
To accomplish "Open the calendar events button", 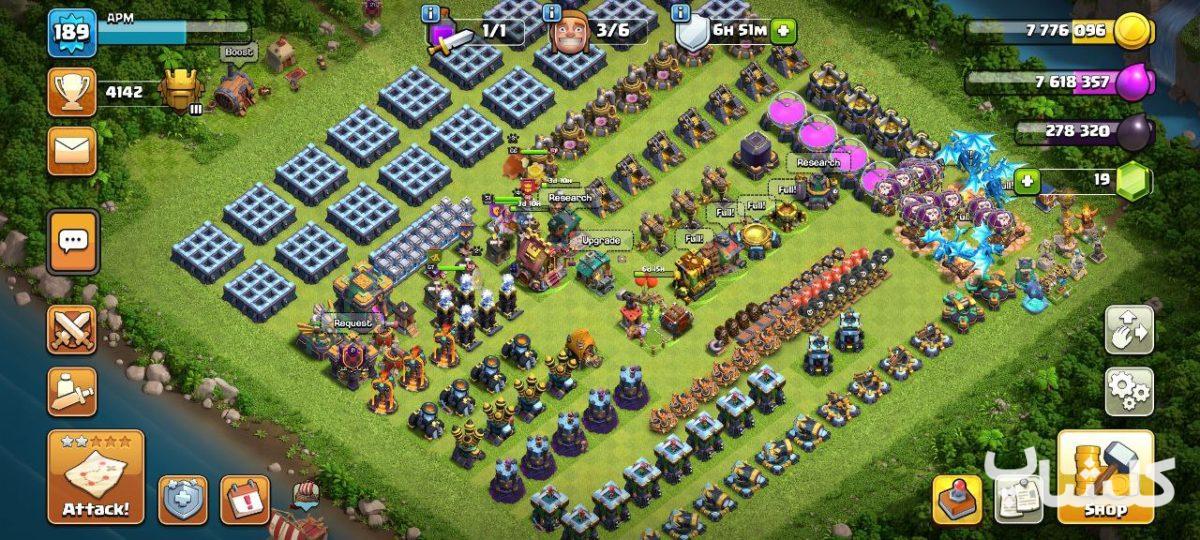I will click(244, 499).
